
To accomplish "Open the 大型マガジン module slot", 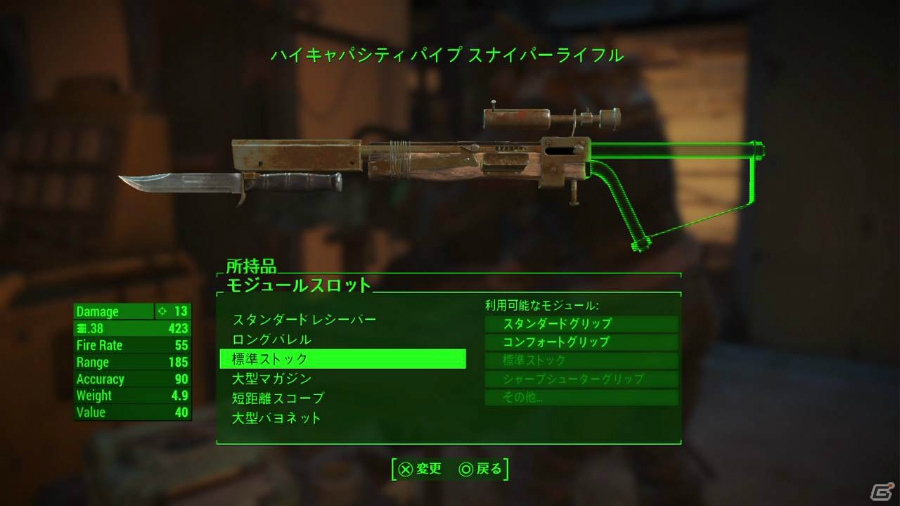I will pyautogui.click(x=272, y=379).
